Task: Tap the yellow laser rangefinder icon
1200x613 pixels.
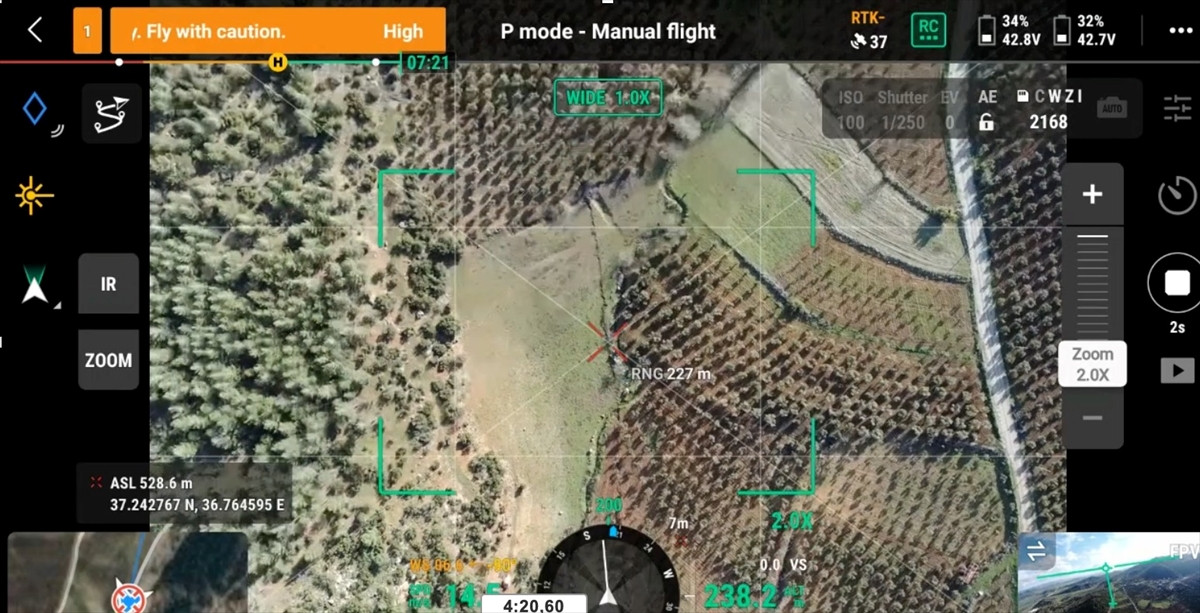Action: [34, 195]
